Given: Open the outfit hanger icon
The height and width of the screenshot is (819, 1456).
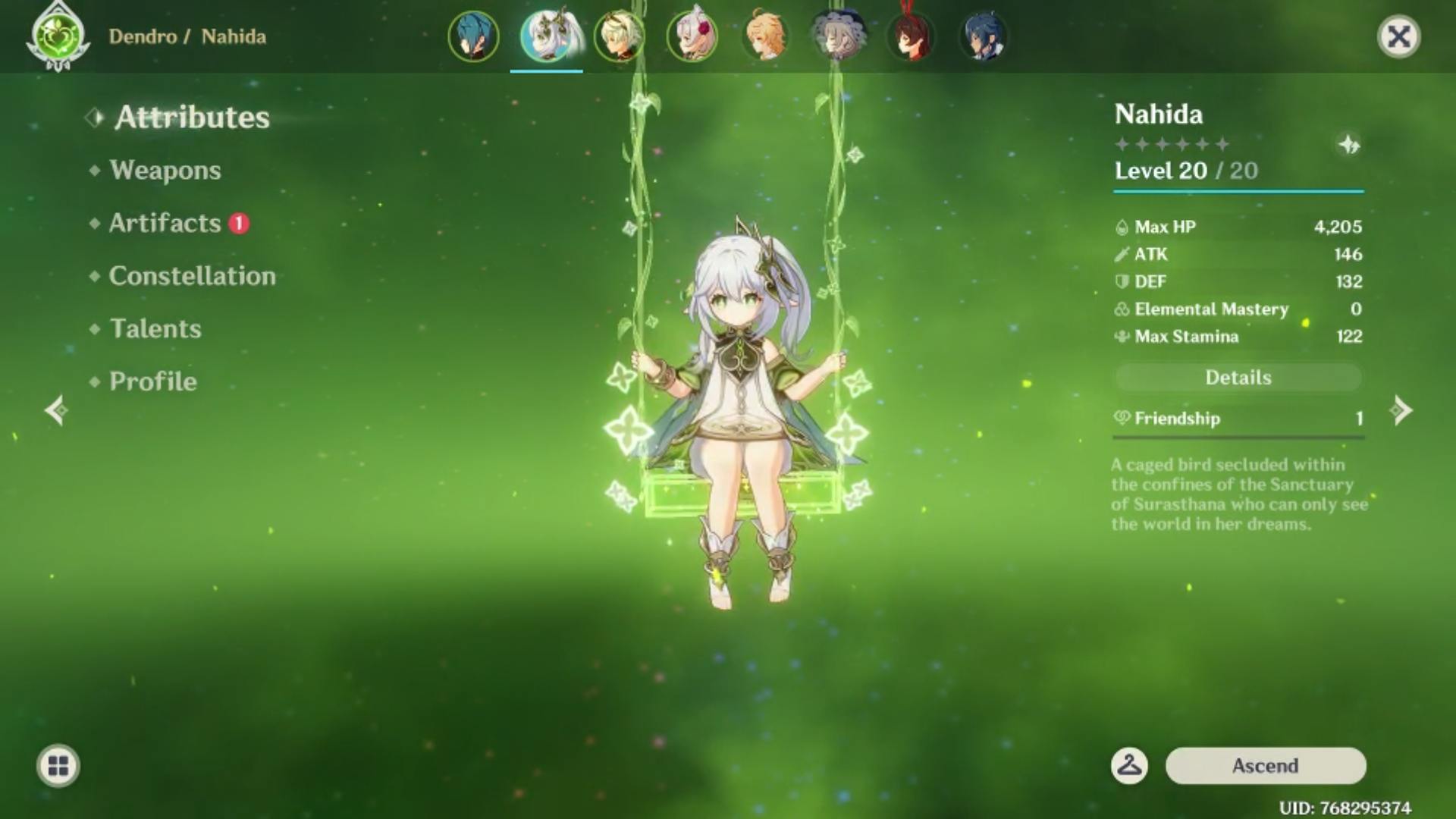Looking at the screenshot, I should click(1129, 766).
